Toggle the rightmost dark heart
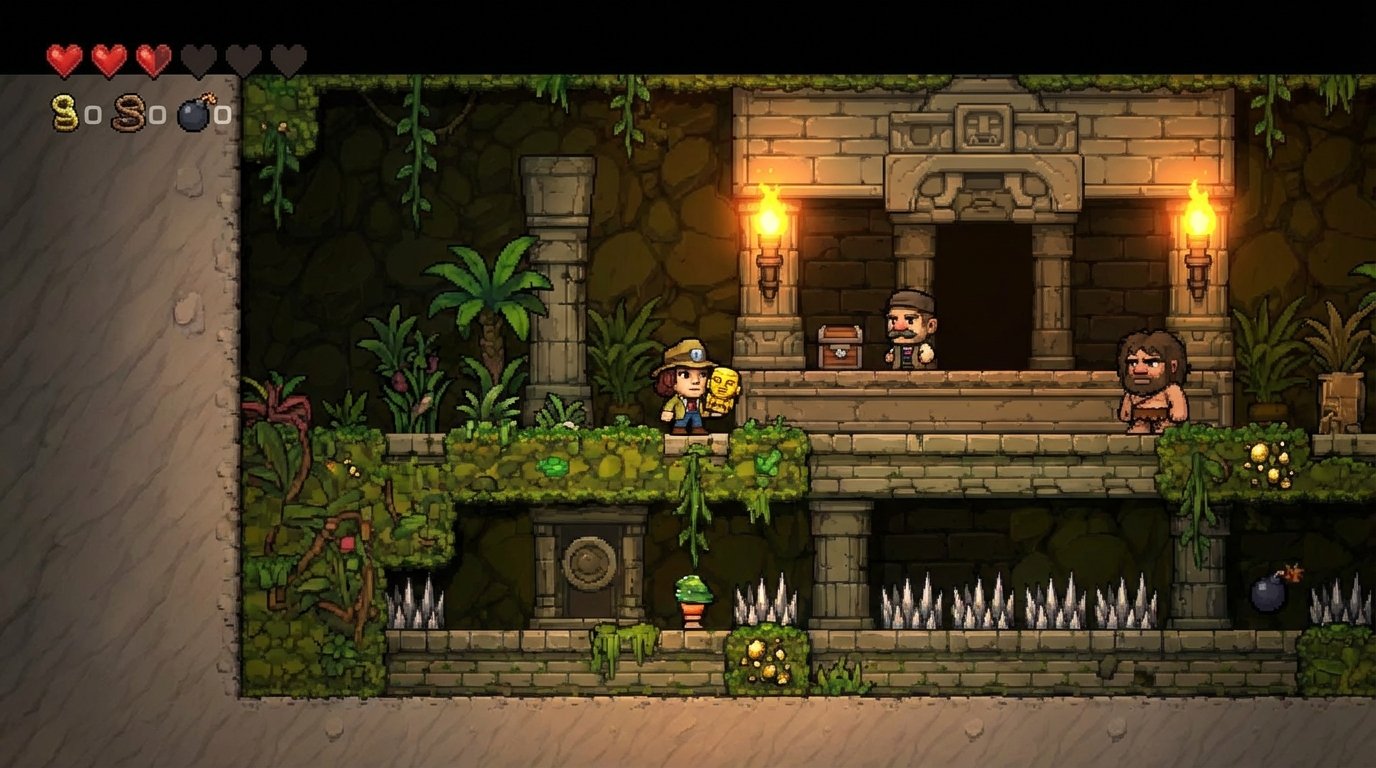The height and width of the screenshot is (768, 1376). coord(287,57)
